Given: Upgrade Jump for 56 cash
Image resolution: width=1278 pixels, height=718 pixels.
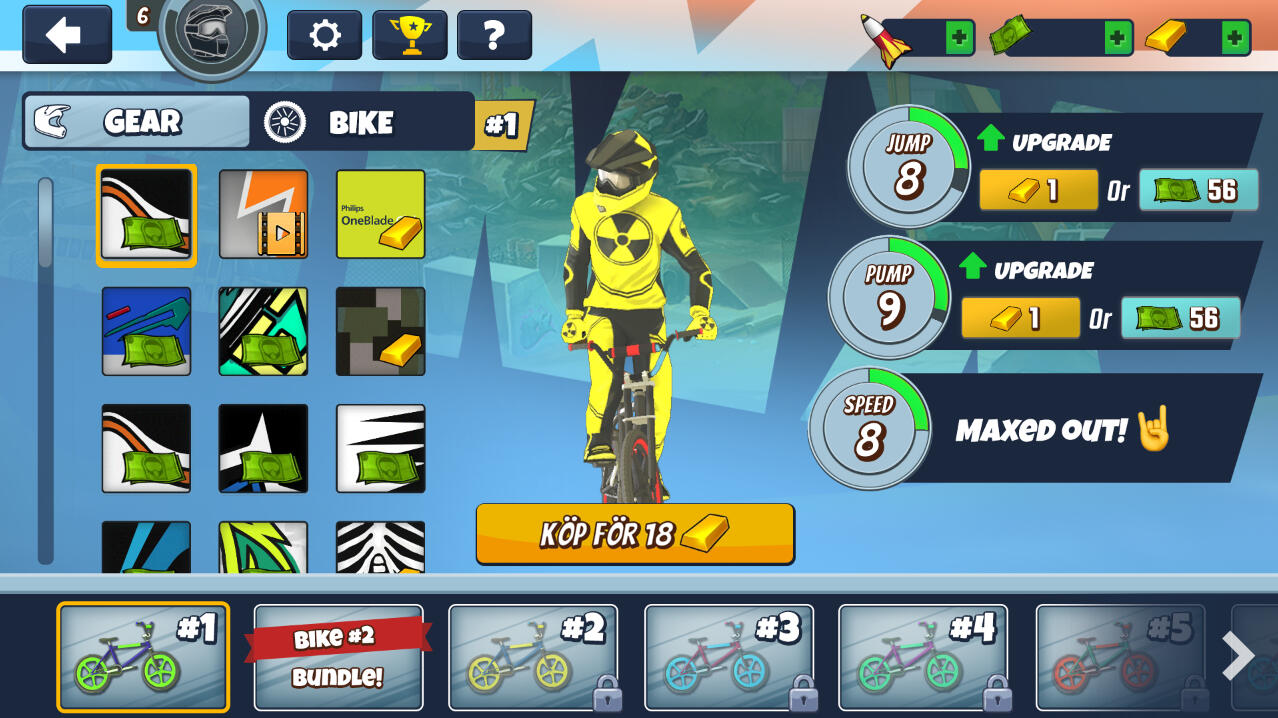Looking at the screenshot, I should tap(1197, 190).
